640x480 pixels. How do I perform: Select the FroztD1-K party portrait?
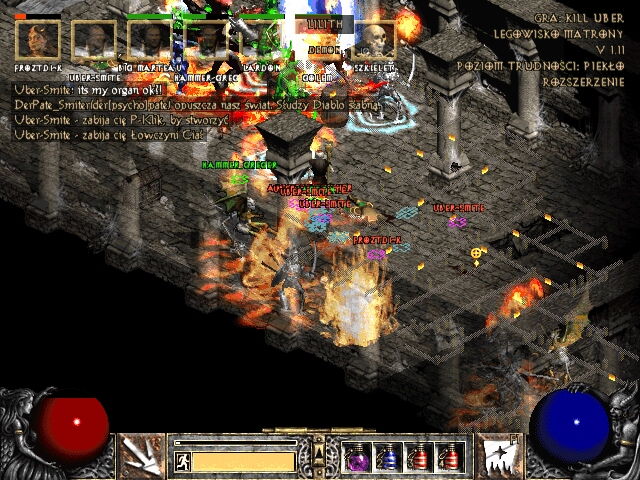point(37,40)
